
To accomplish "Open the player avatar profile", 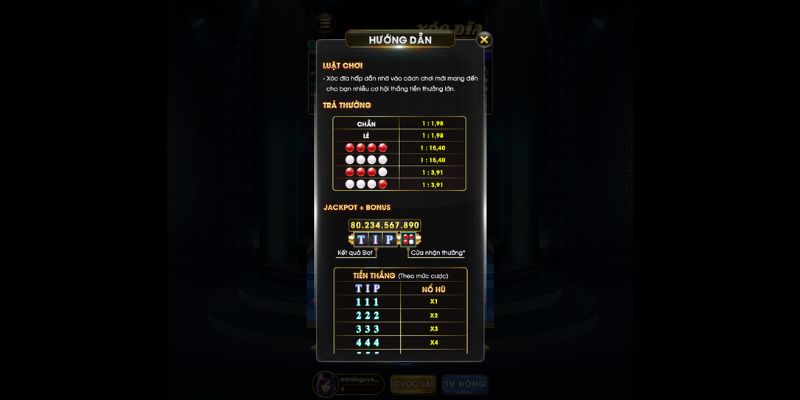I will 325,384.
